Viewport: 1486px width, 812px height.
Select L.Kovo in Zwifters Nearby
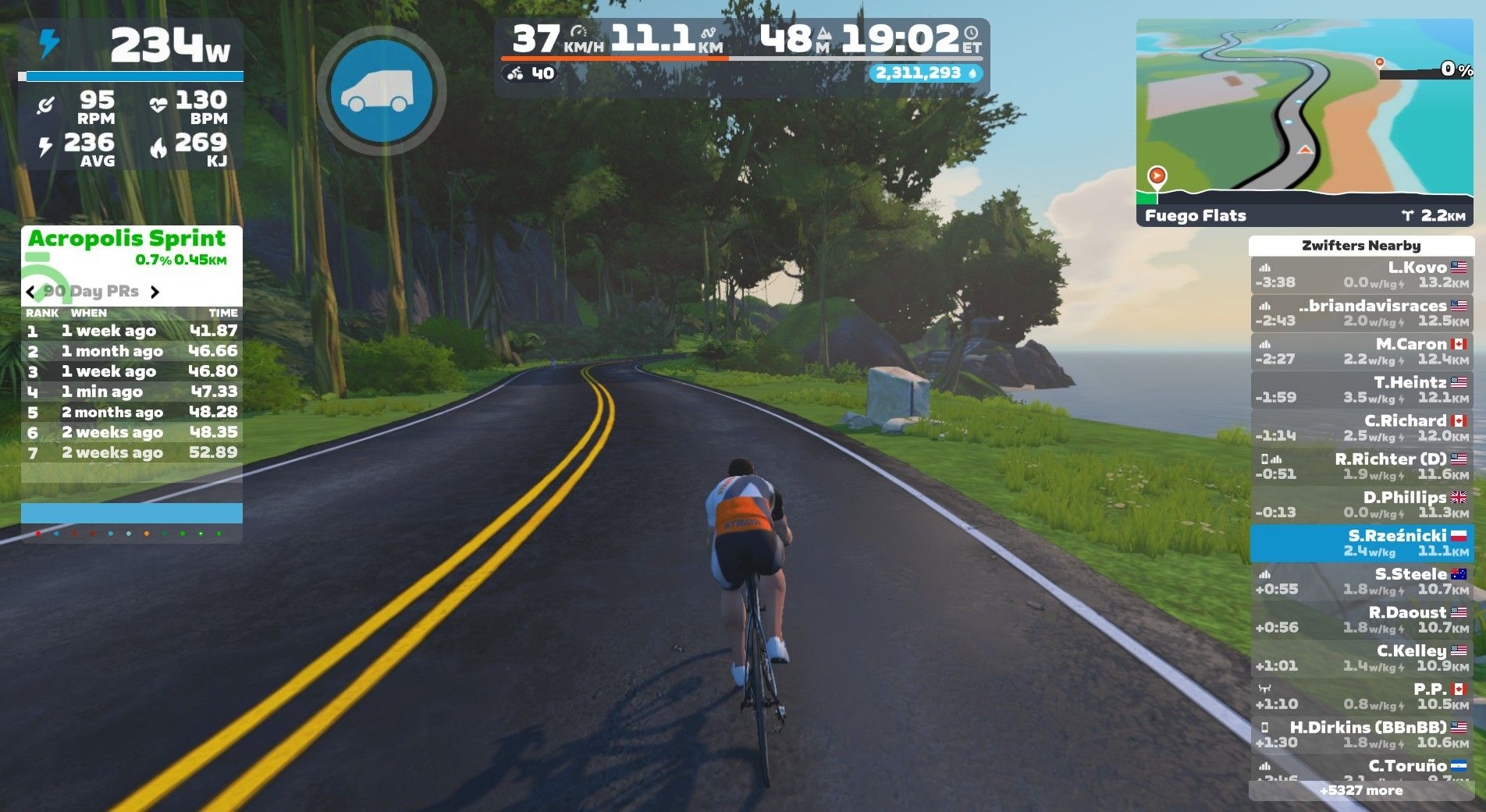(1361, 275)
